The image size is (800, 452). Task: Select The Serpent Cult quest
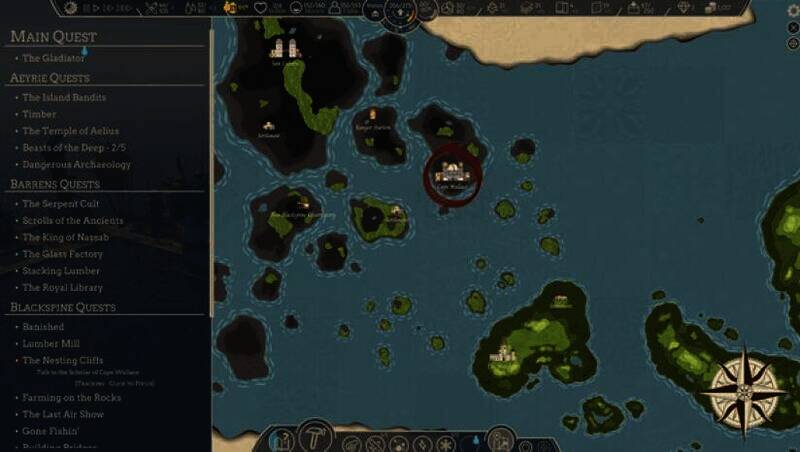tap(61, 204)
